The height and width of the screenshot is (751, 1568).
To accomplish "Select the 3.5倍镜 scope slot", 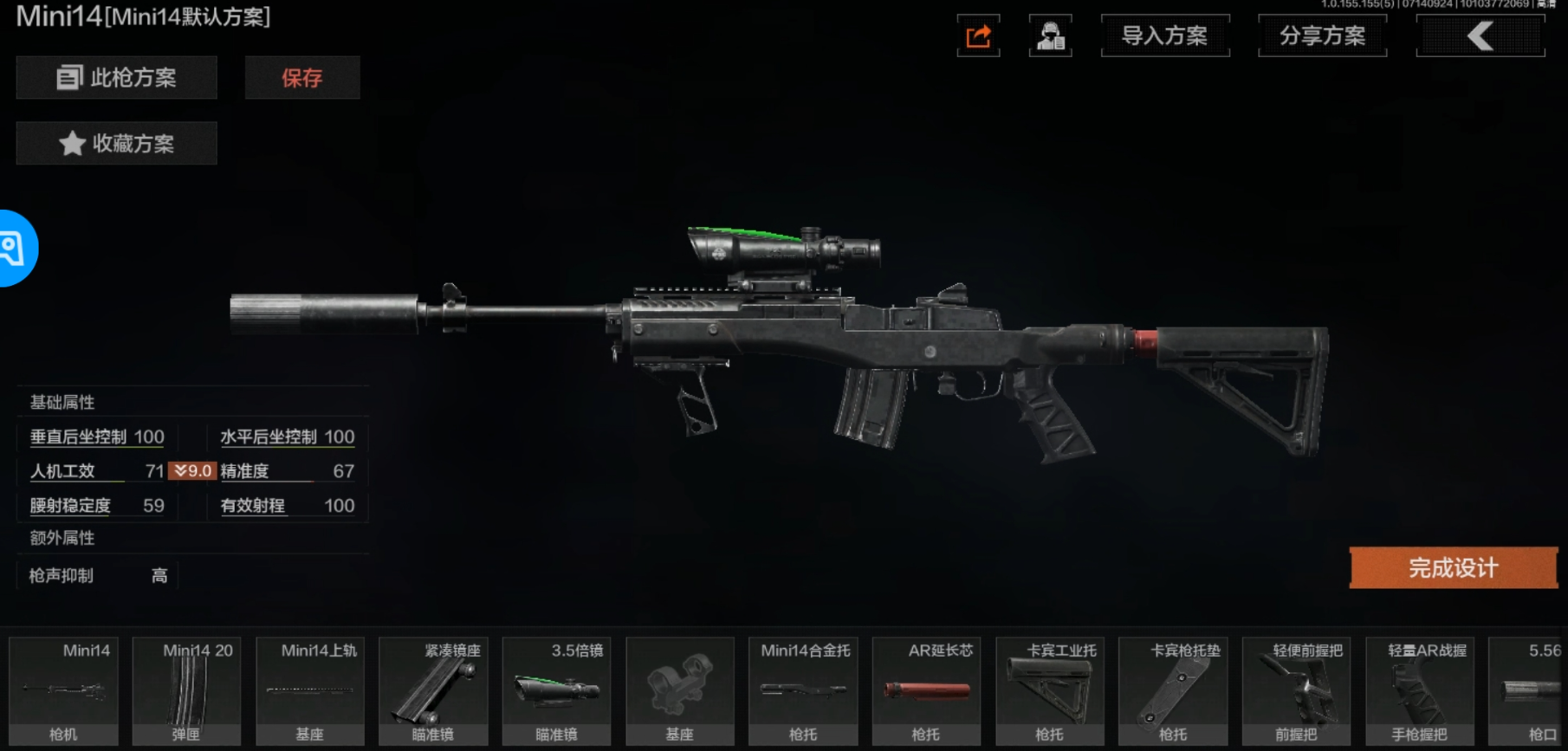I will click(556, 691).
